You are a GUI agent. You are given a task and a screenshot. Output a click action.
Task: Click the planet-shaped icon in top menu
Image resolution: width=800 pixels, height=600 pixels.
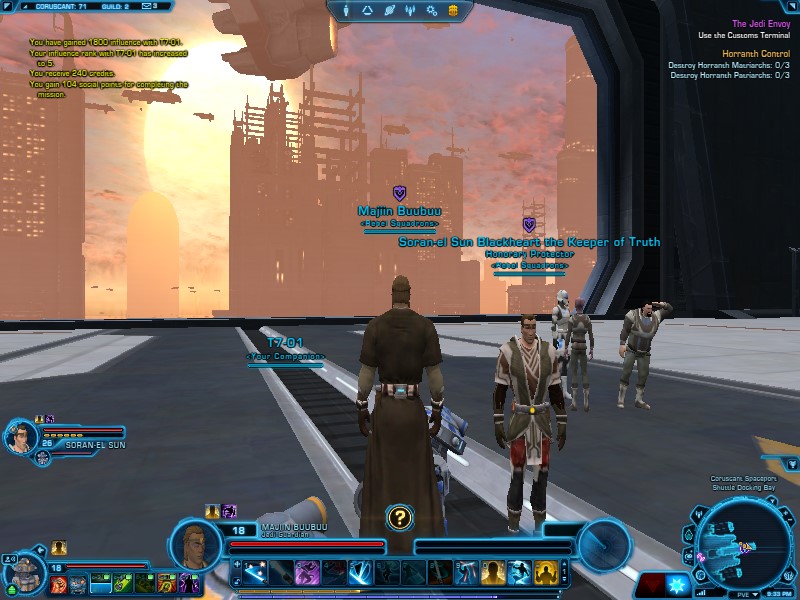389,10
